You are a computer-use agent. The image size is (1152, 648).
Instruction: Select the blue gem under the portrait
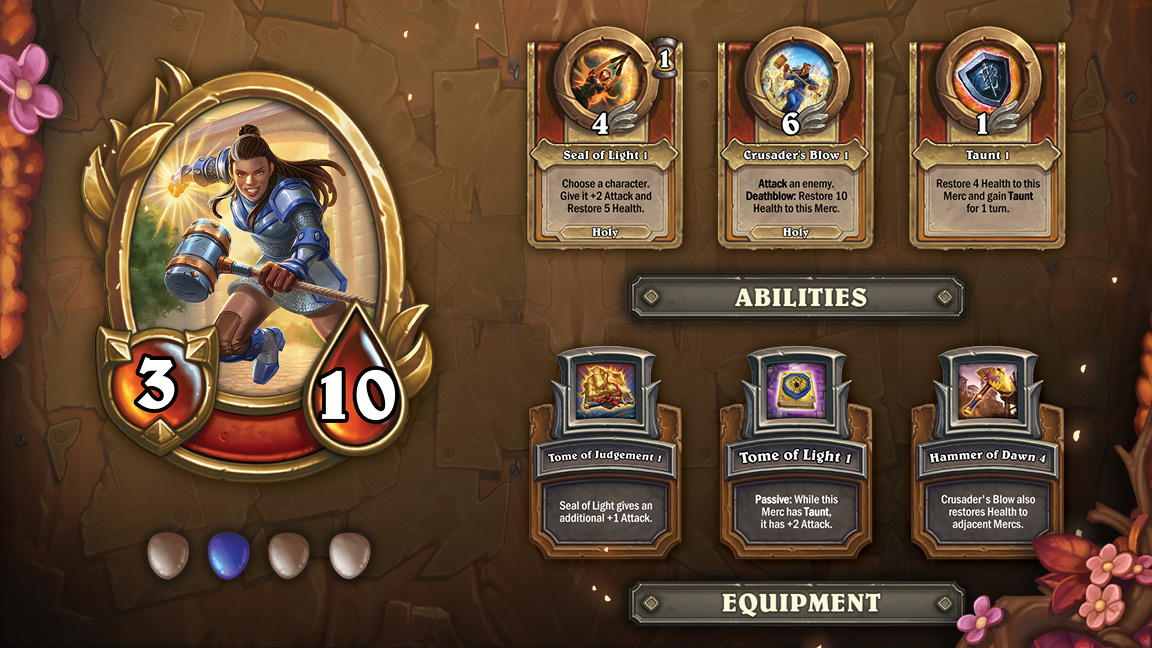click(228, 555)
